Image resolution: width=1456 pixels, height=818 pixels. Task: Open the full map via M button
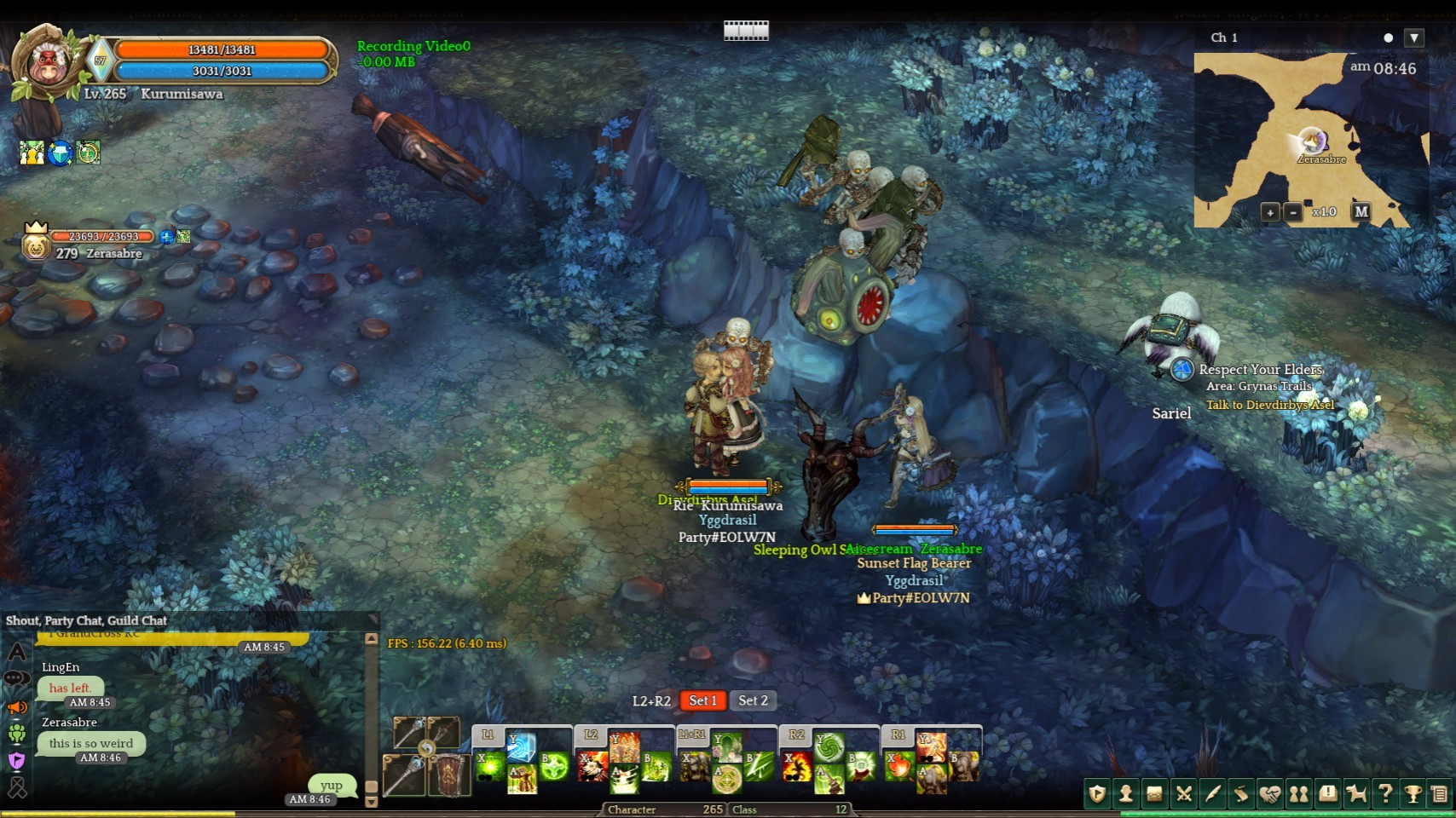pyautogui.click(x=1361, y=211)
